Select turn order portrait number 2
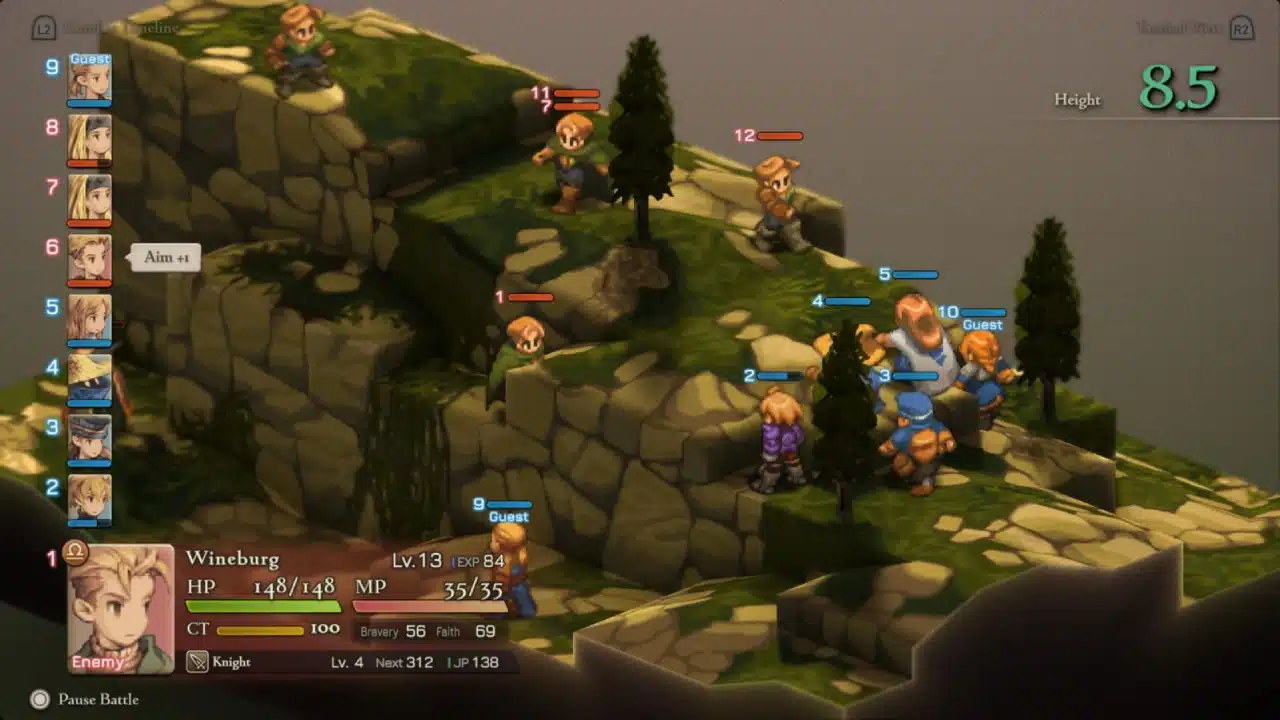This screenshot has height=720, width=1280. pos(89,497)
